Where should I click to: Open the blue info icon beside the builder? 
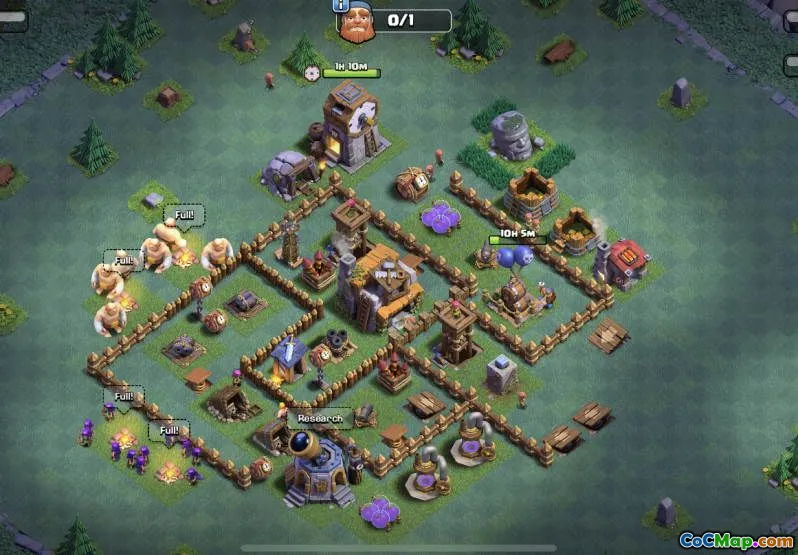pyautogui.click(x=343, y=7)
